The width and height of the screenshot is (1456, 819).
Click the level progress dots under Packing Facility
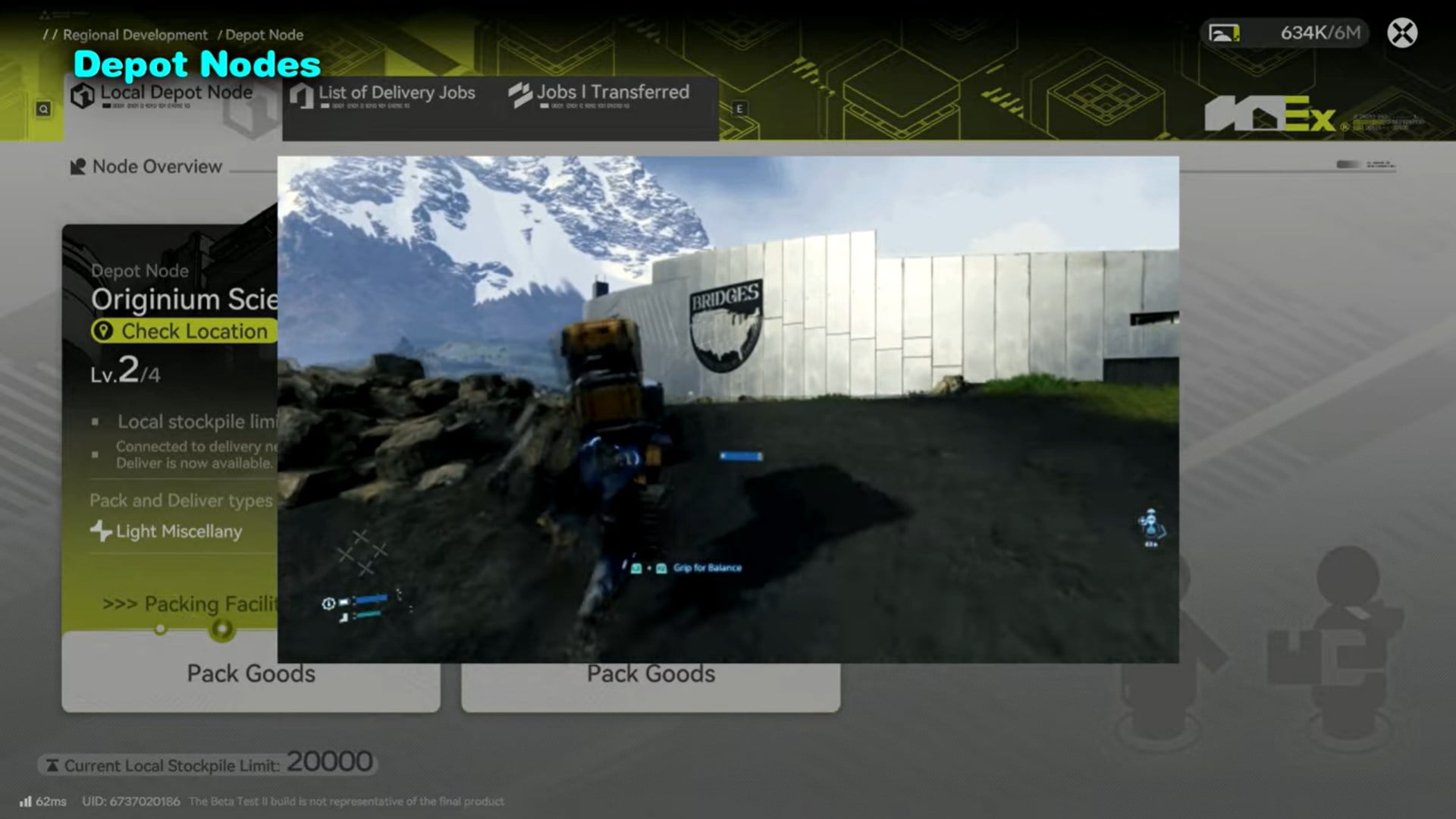(x=190, y=629)
